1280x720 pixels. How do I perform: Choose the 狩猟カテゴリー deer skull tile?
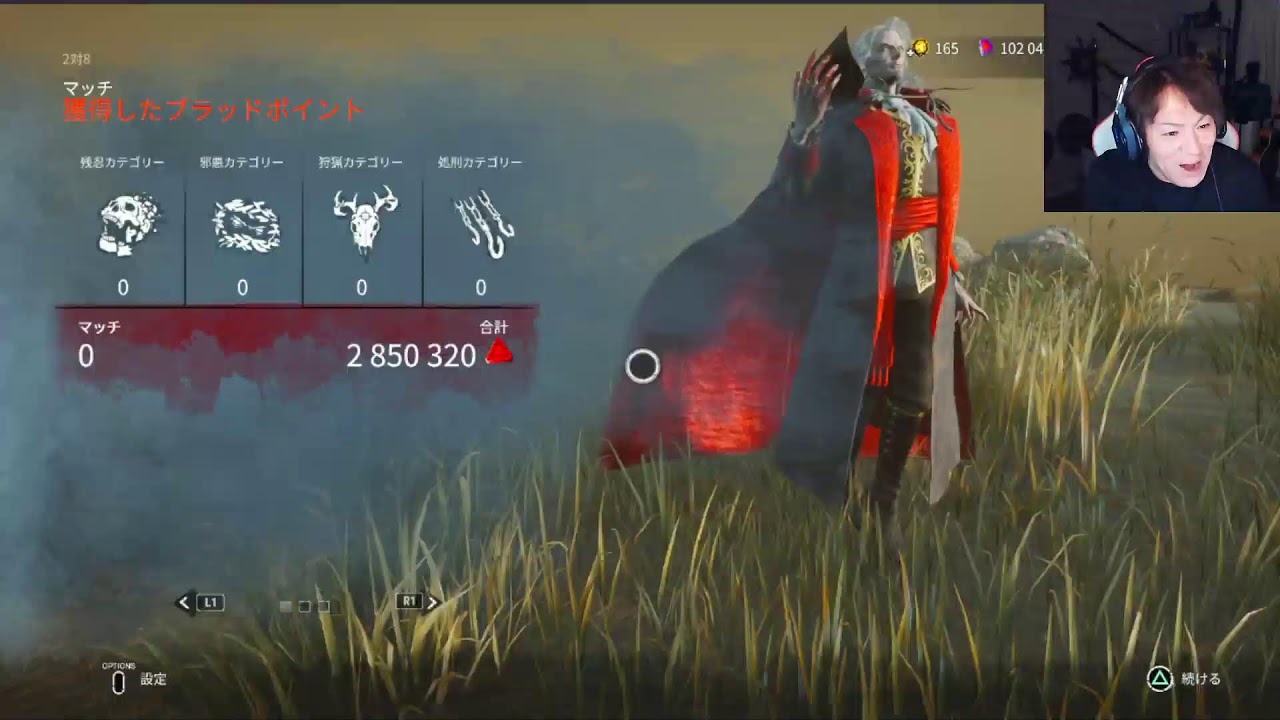click(x=362, y=226)
